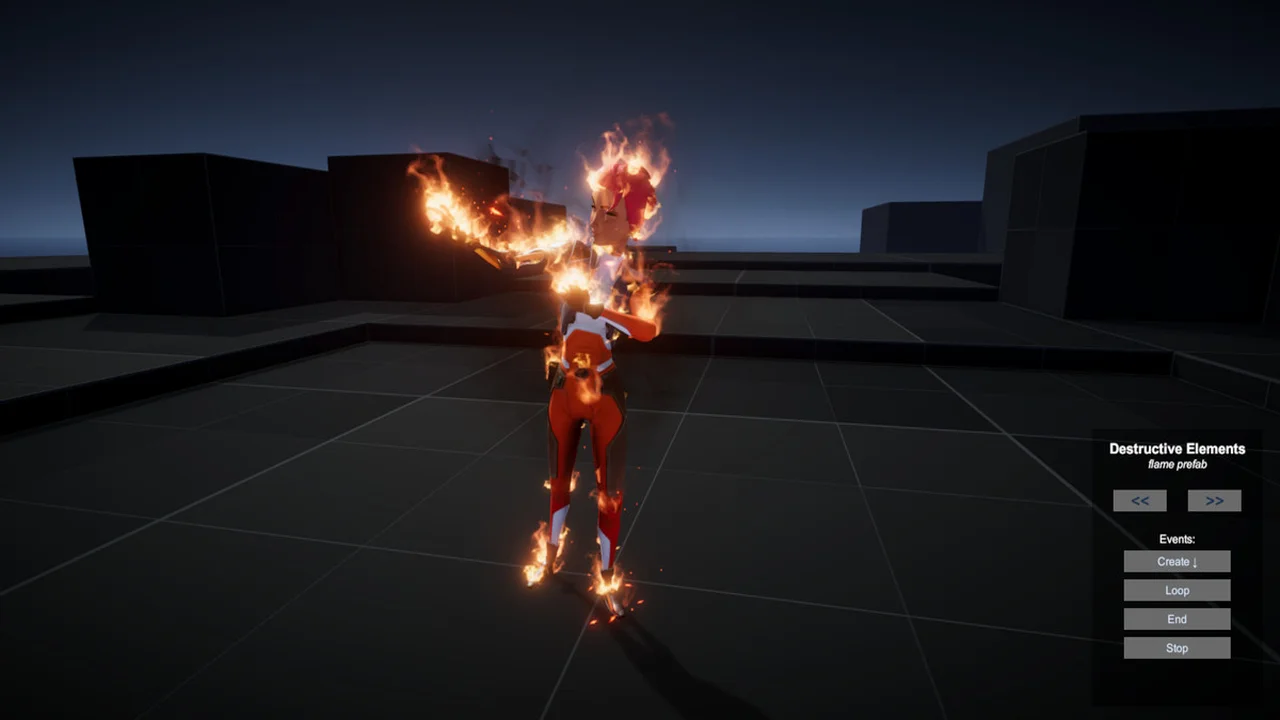This screenshot has height=720, width=1280.
Task: Fire the End event
Action: (1177, 620)
